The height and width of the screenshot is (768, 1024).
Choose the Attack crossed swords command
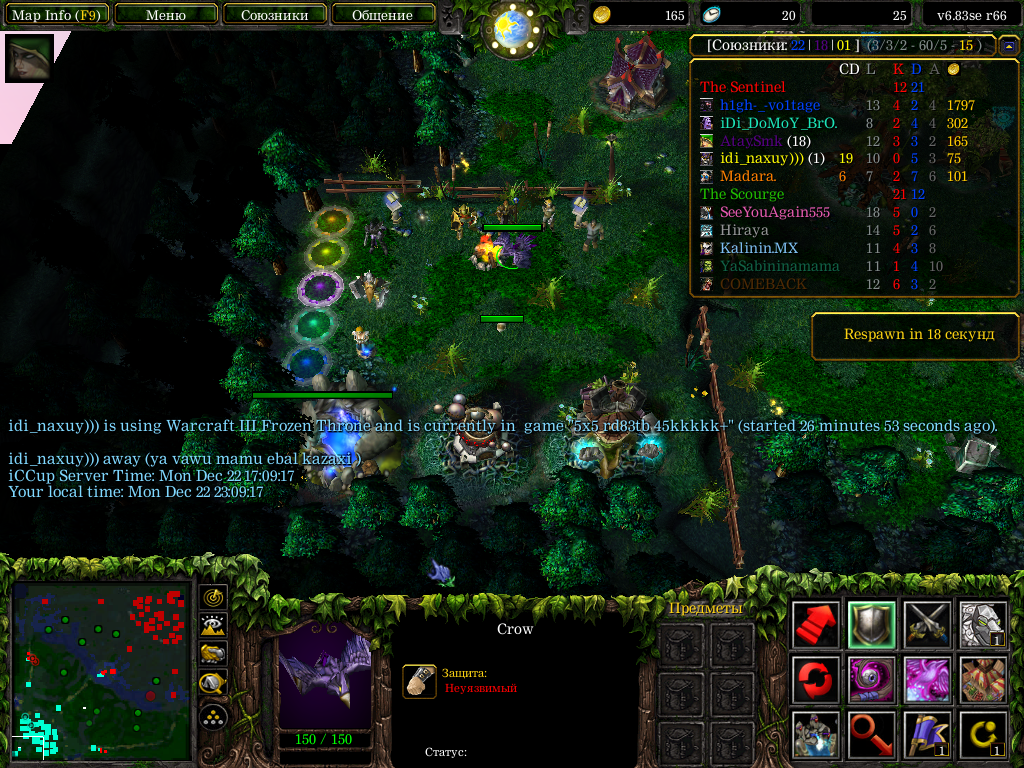point(927,624)
